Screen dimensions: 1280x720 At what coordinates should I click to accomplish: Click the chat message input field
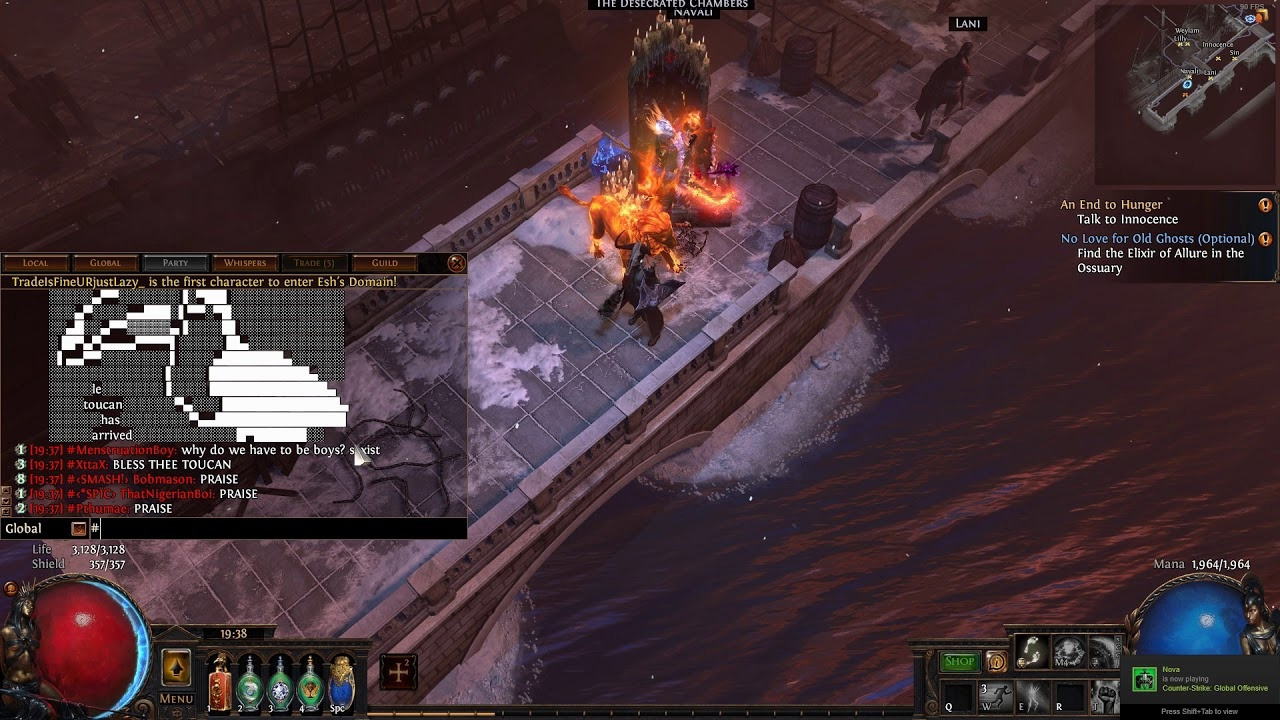tap(280, 529)
